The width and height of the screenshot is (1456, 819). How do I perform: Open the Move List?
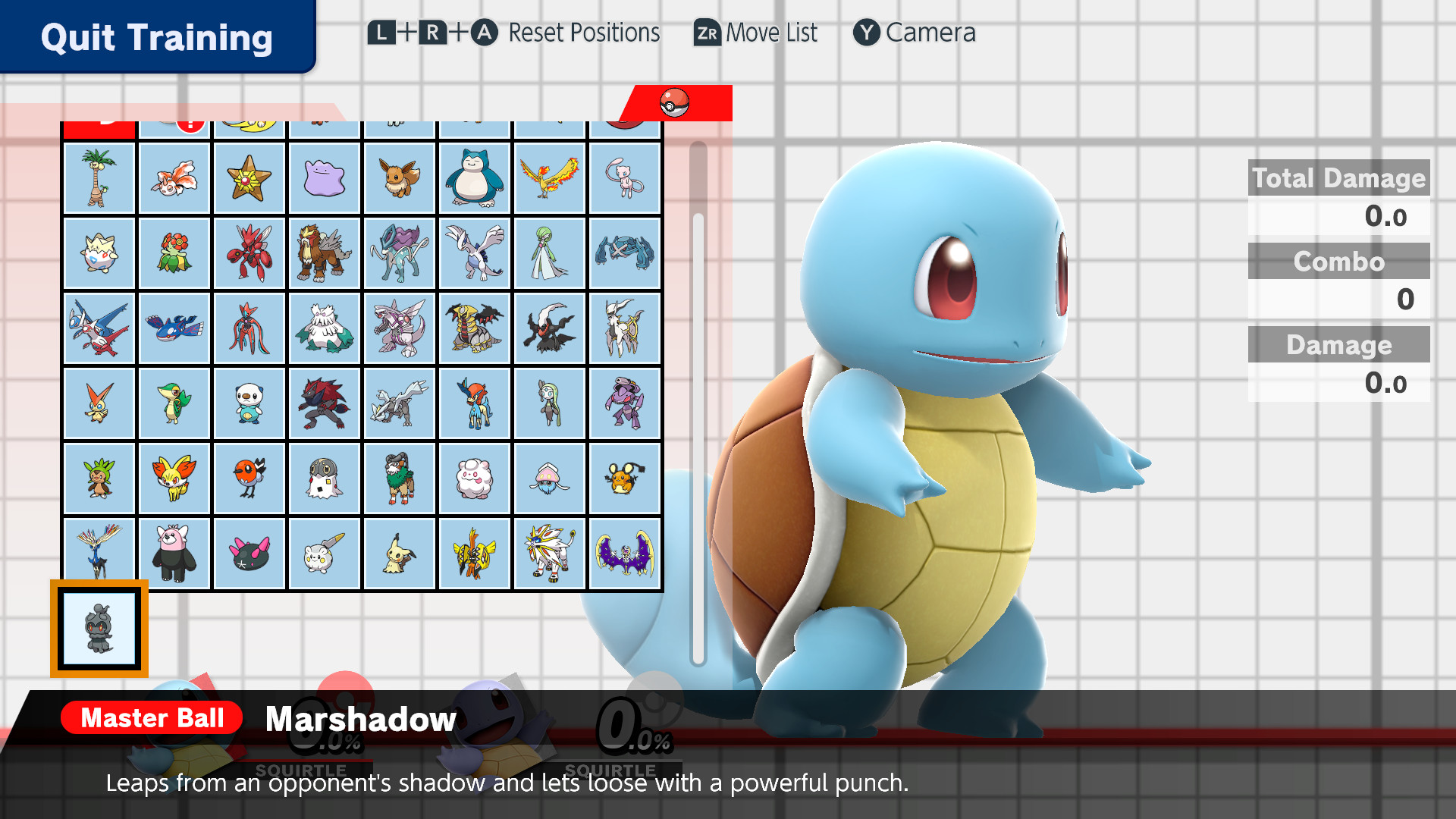(755, 33)
